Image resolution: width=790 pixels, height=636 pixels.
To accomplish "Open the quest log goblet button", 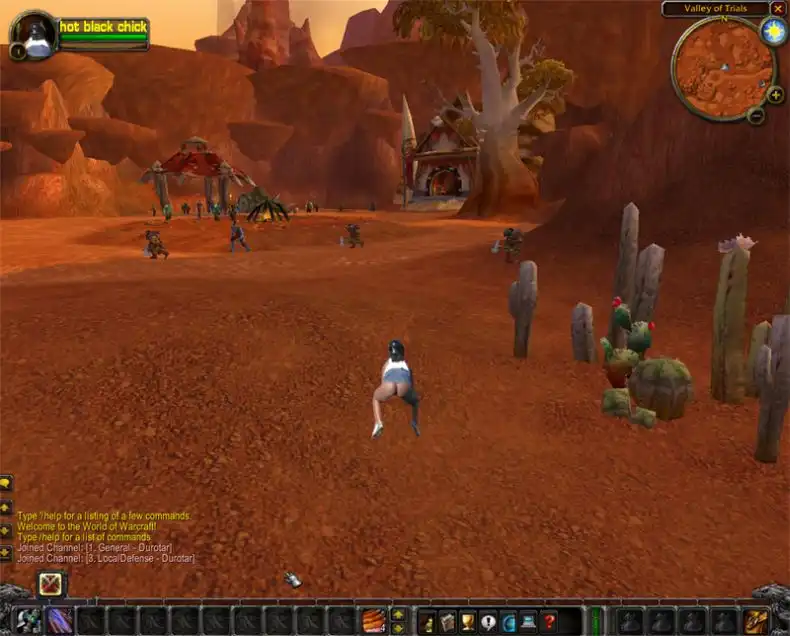I will point(467,621).
